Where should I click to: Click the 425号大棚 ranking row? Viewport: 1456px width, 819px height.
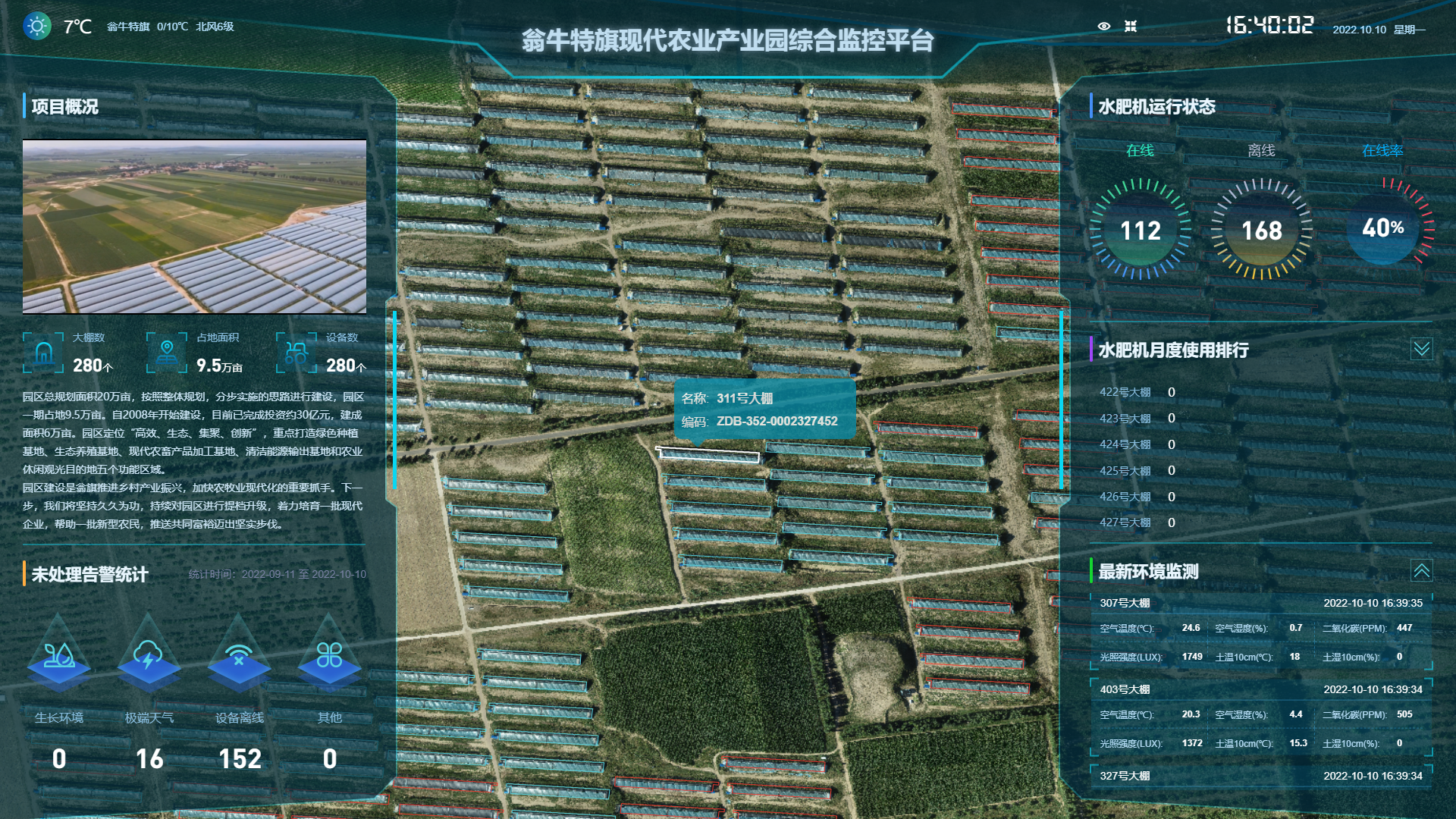pyautogui.click(x=1125, y=471)
